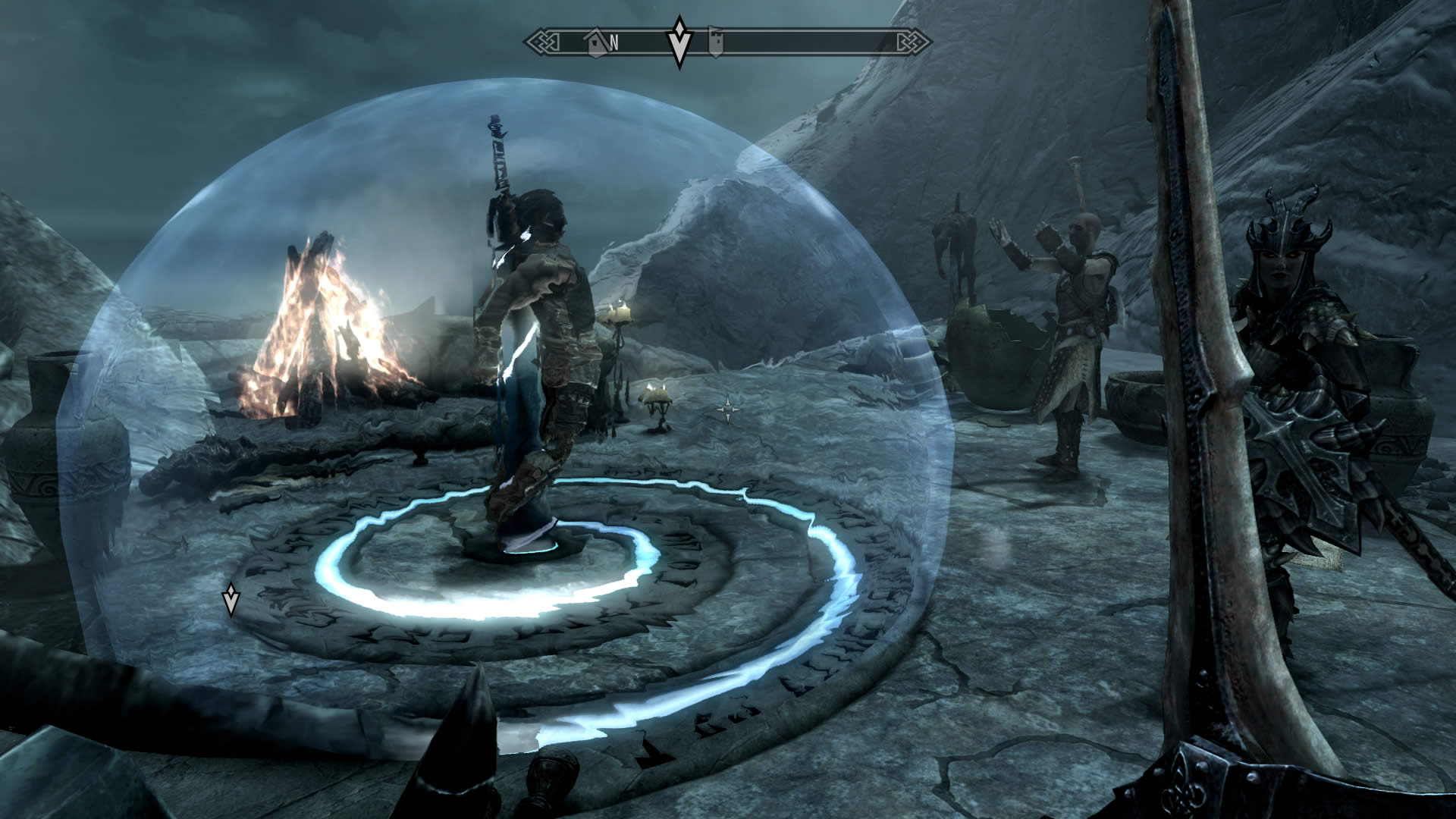1456x819 pixels.
Task: Select the house location marker on the compass
Action: point(598,42)
